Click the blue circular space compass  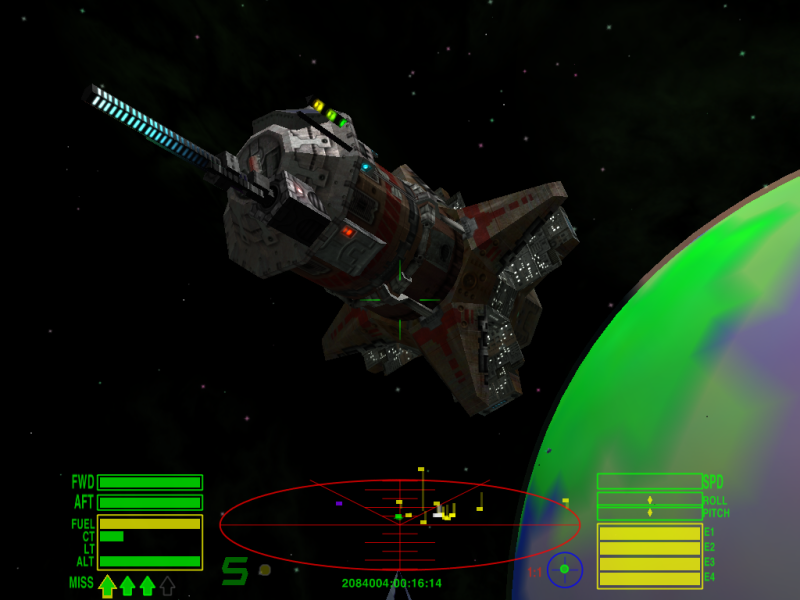564,569
